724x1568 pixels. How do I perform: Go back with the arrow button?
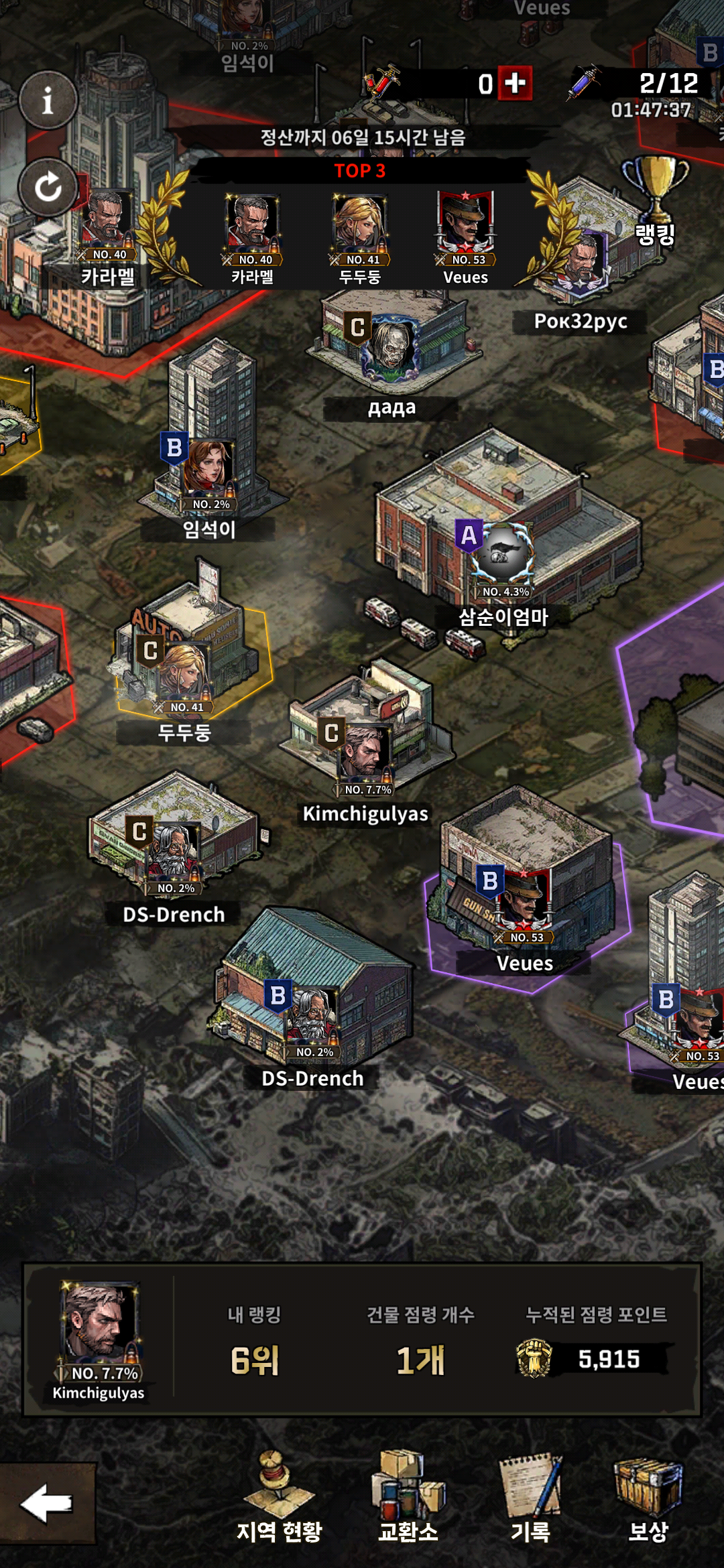(x=46, y=1504)
